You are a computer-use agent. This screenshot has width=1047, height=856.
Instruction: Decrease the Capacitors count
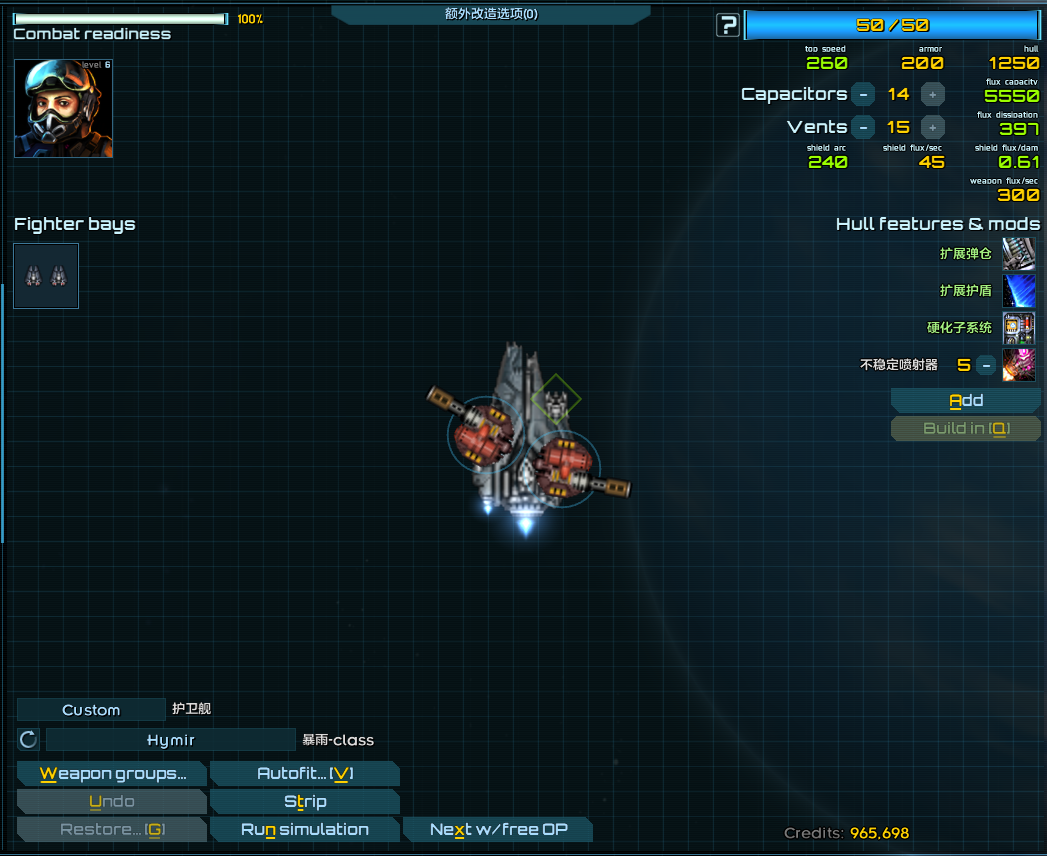tap(863, 94)
